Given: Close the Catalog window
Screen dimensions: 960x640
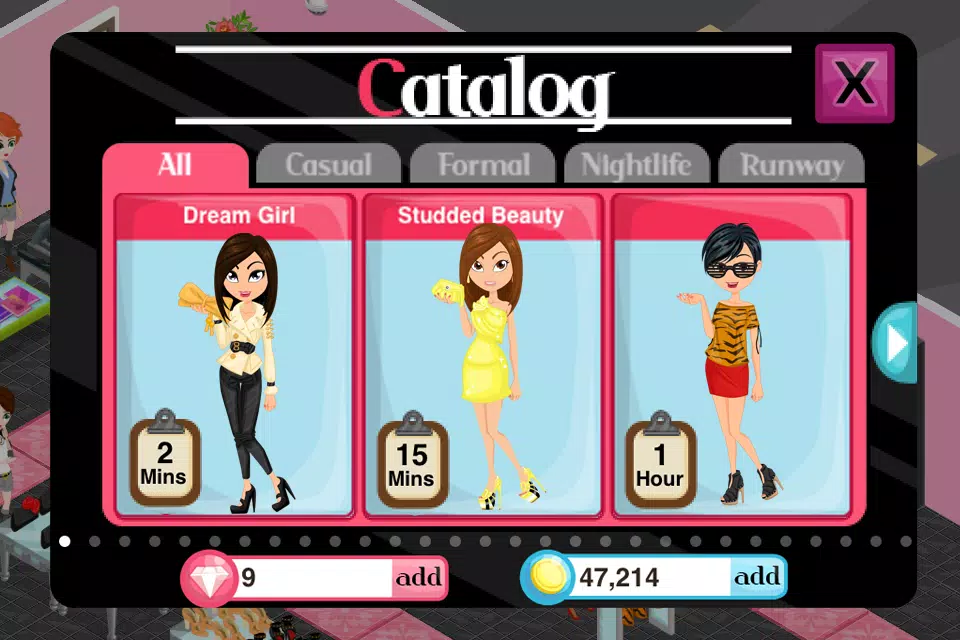Looking at the screenshot, I should pos(854,84).
